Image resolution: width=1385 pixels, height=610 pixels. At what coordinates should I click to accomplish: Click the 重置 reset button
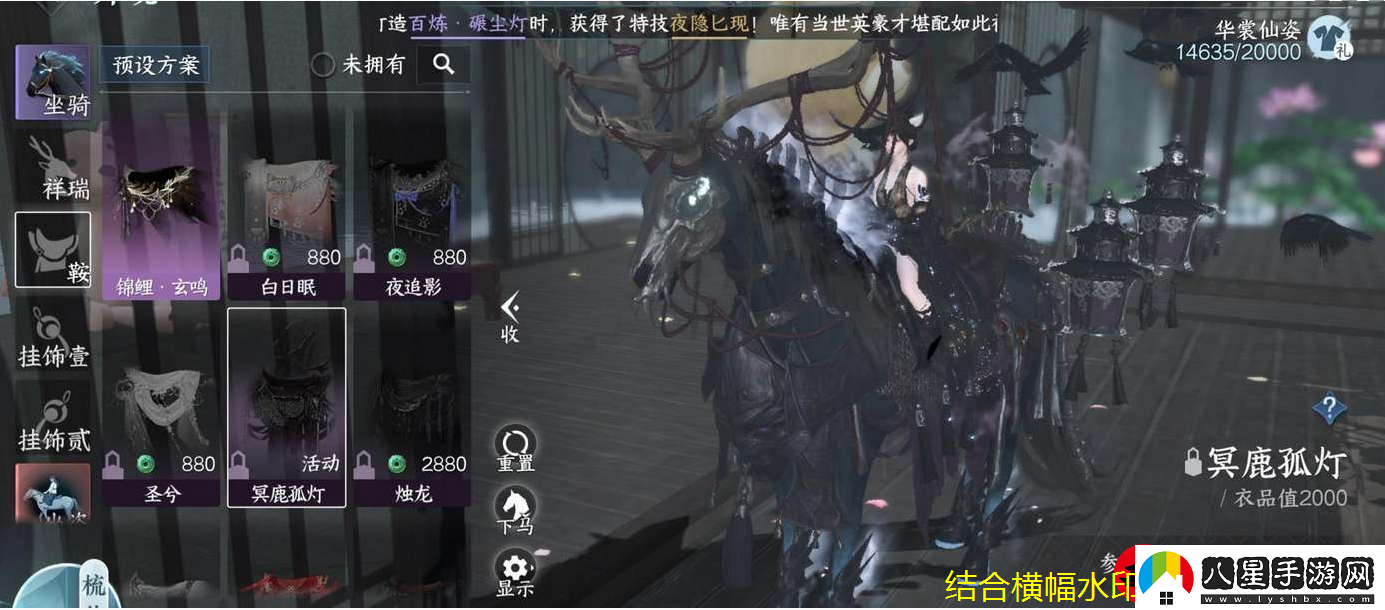click(x=516, y=448)
